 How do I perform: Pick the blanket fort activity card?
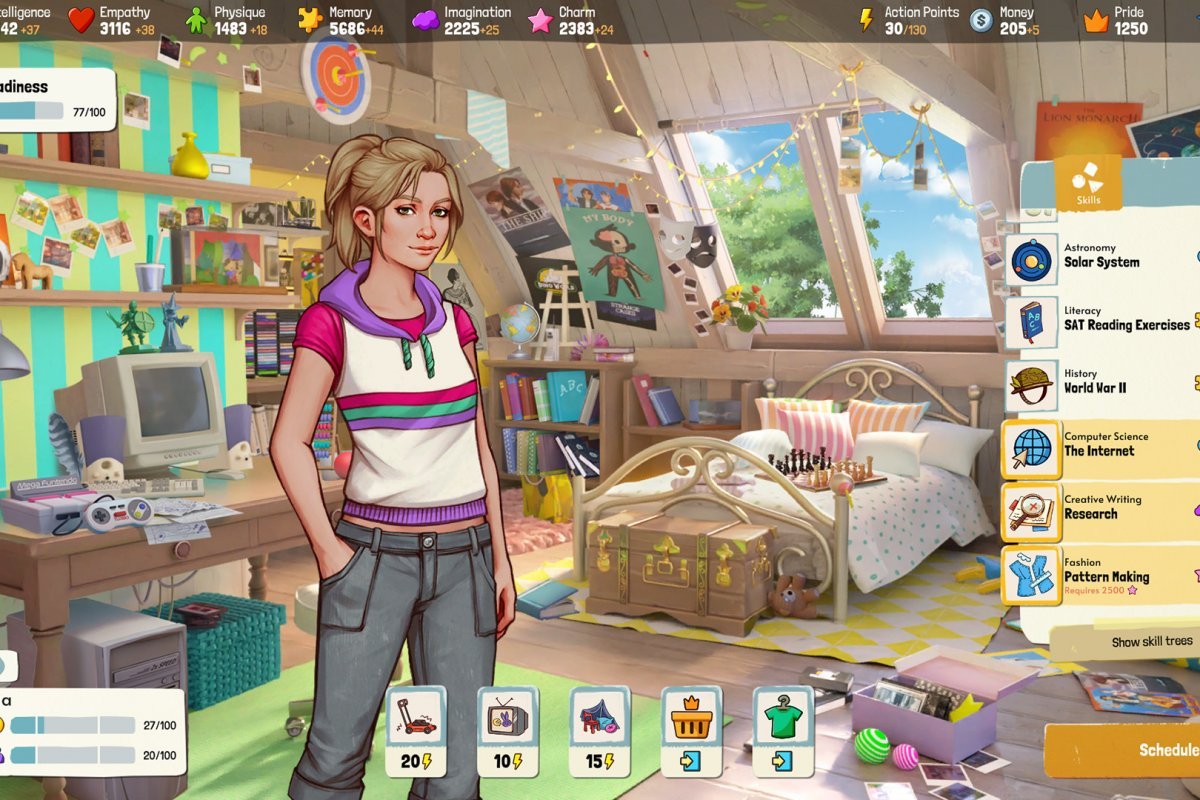point(600,731)
